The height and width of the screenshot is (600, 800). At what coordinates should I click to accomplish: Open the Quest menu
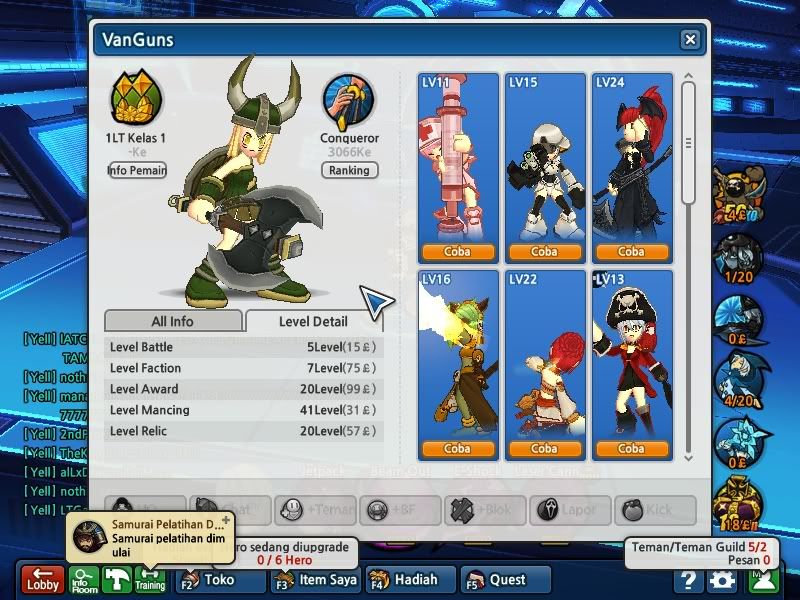[x=506, y=580]
